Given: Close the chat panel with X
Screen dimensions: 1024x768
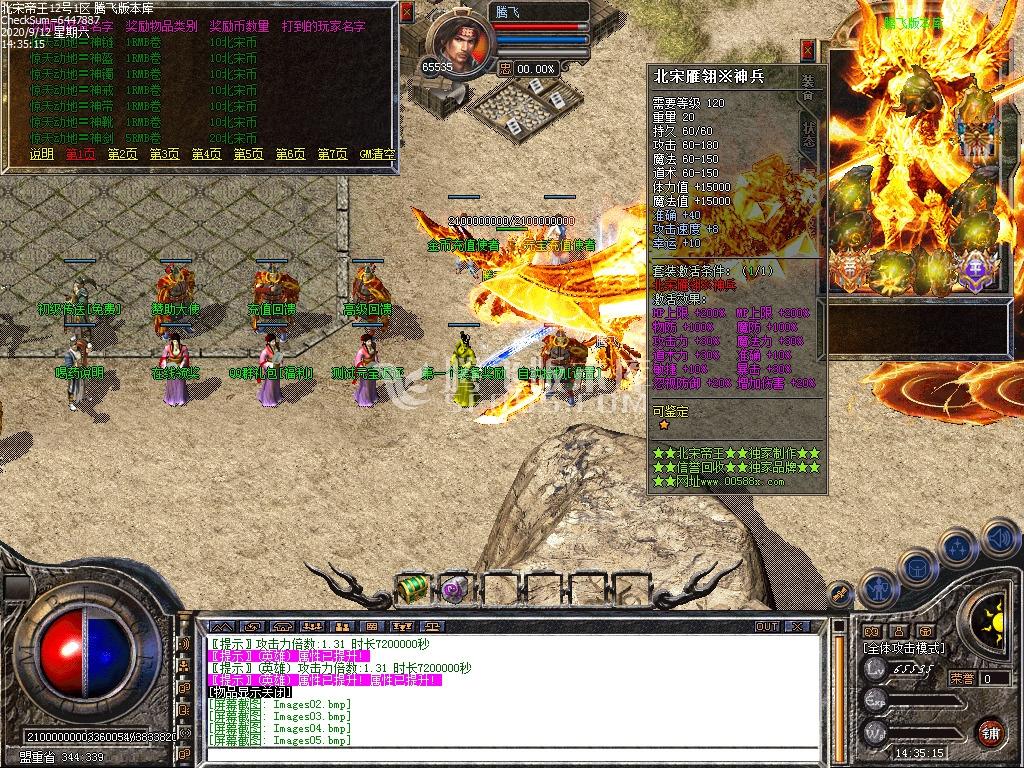Looking at the screenshot, I should click(797, 626).
